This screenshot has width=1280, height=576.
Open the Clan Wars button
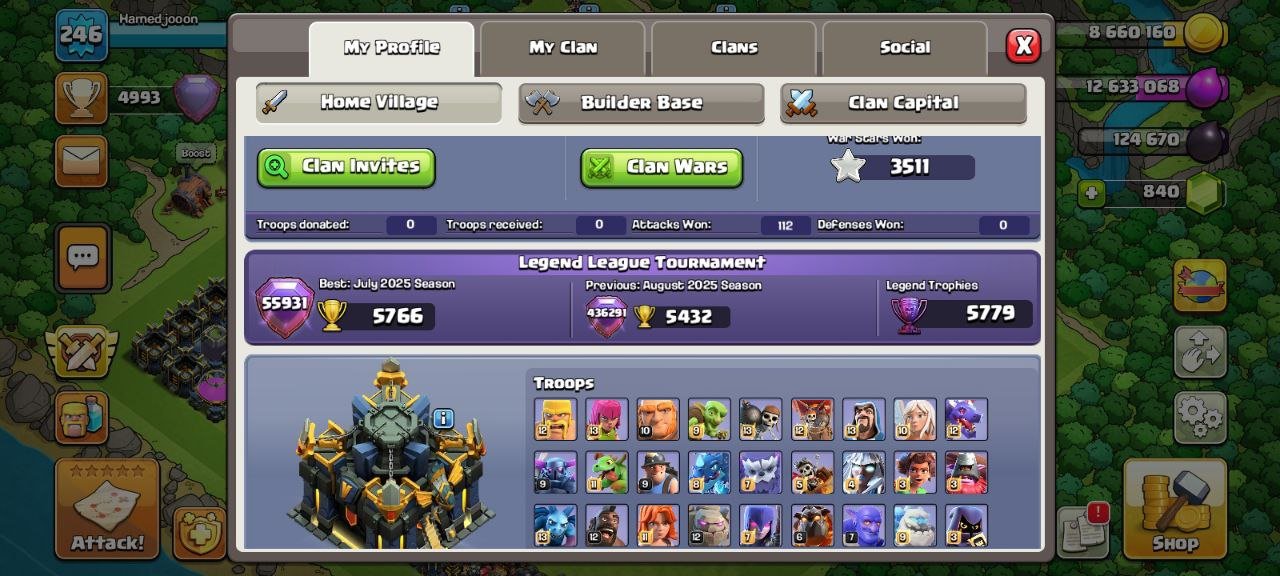pyautogui.click(x=661, y=167)
